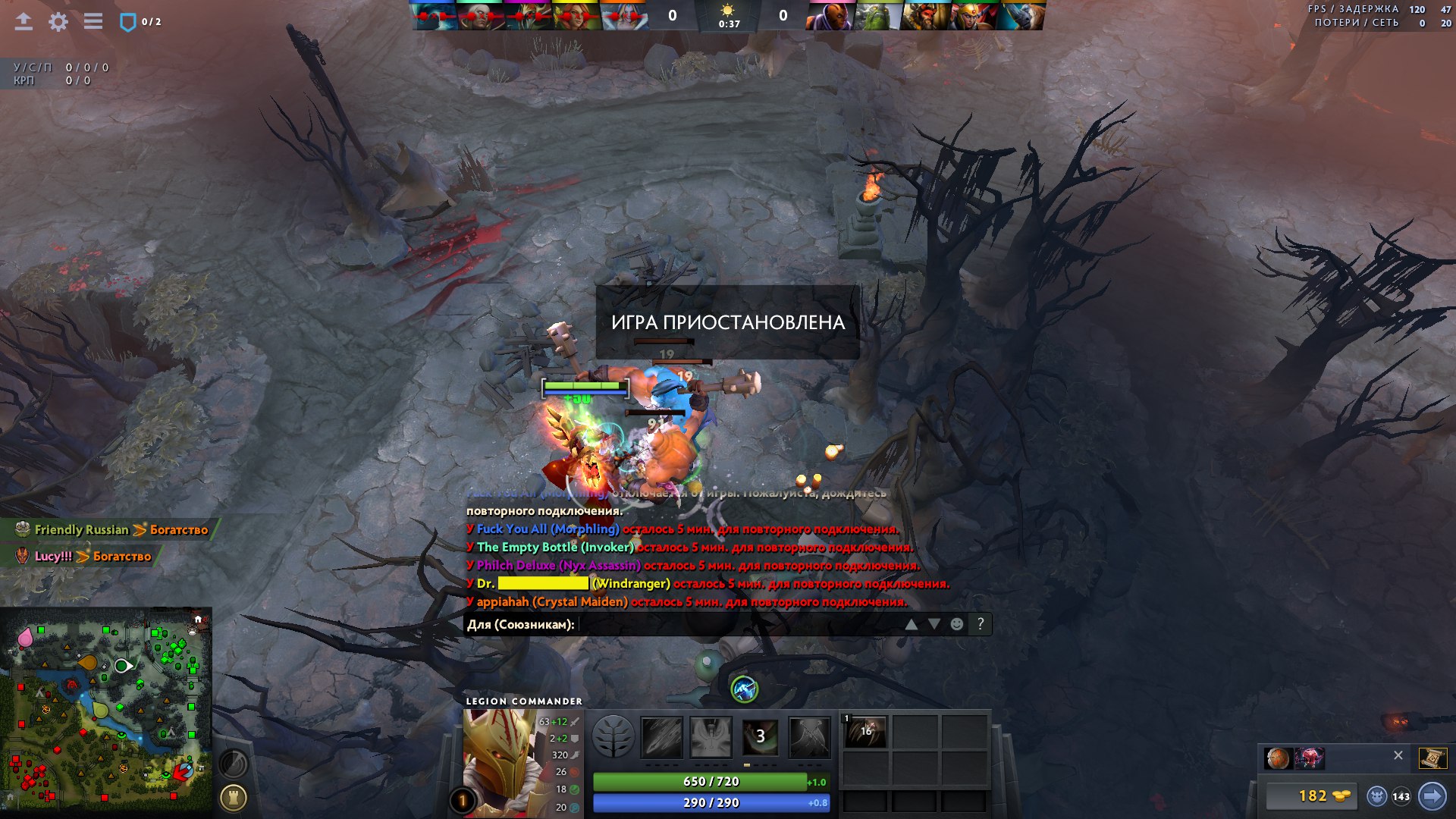Open the settings gear icon
This screenshot has width=1456, height=819.
[58, 22]
